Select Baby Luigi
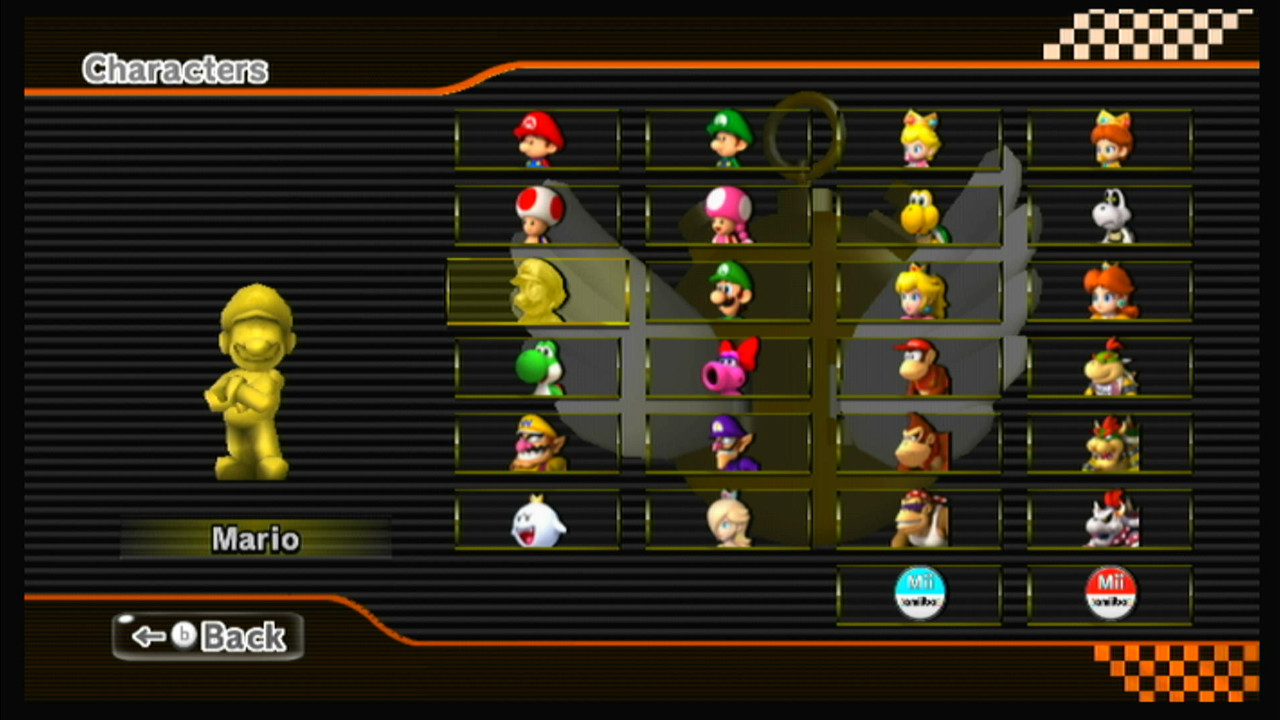The width and height of the screenshot is (1280, 720). pos(728,140)
